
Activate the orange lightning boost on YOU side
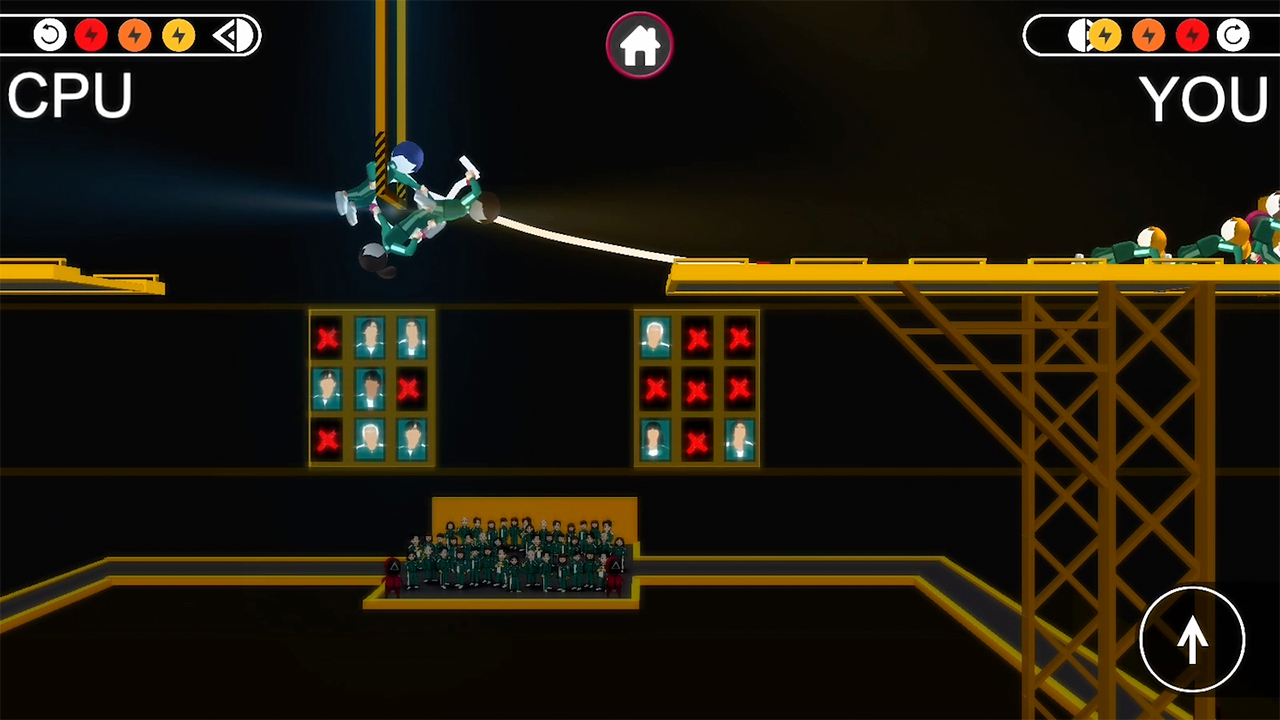(1148, 35)
